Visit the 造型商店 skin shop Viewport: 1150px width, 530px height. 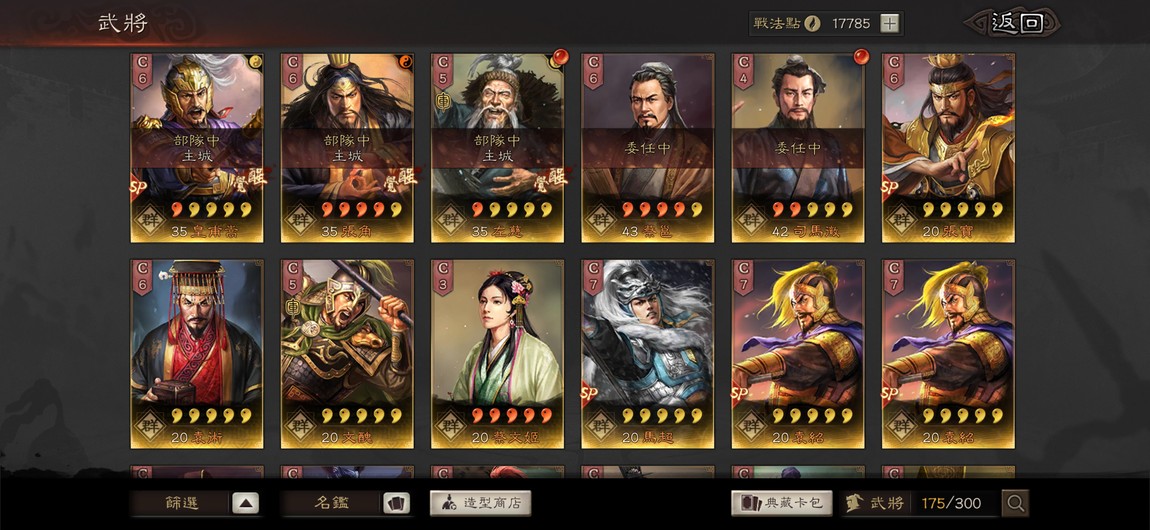[480, 503]
